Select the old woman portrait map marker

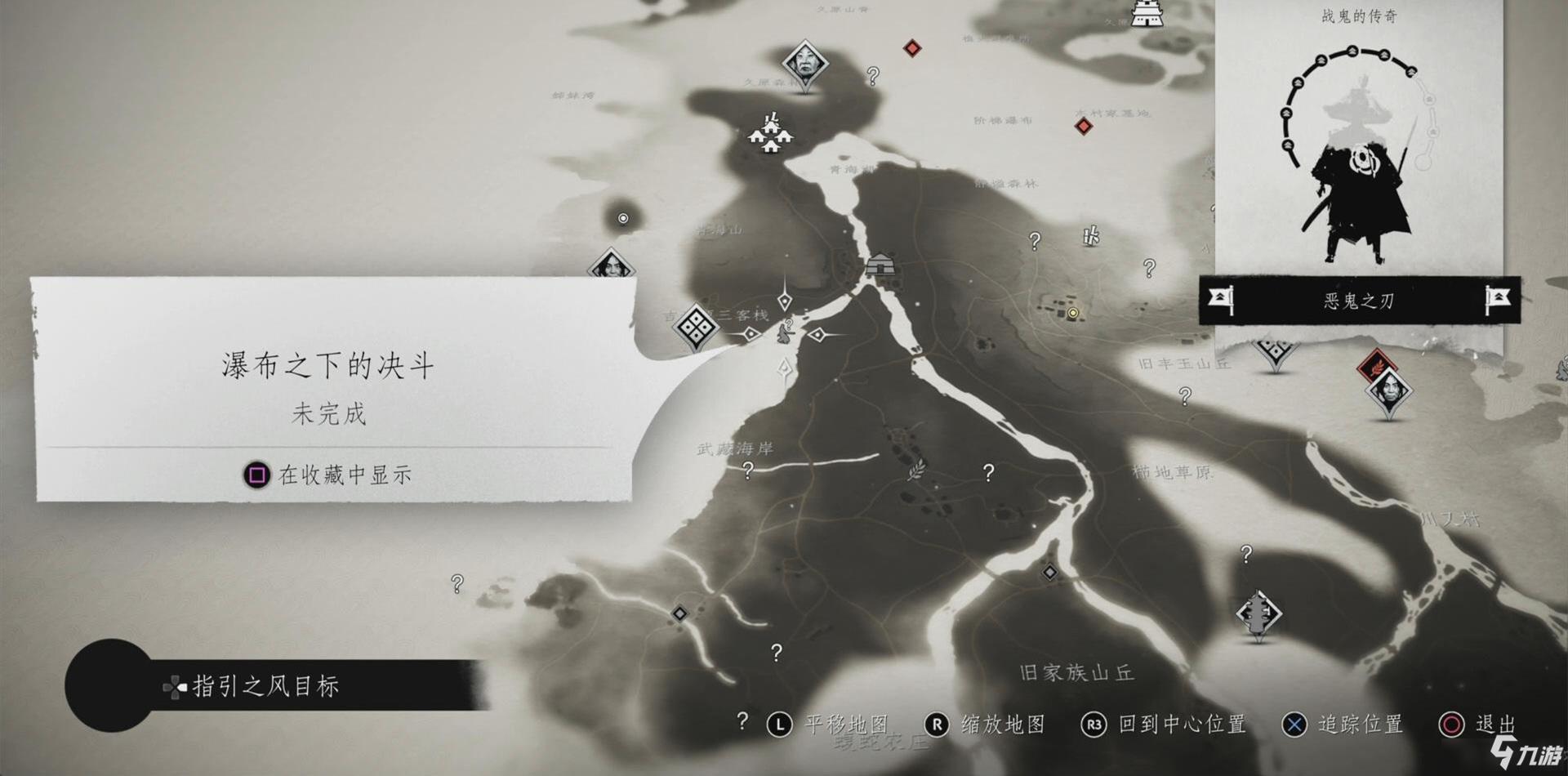click(804, 63)
